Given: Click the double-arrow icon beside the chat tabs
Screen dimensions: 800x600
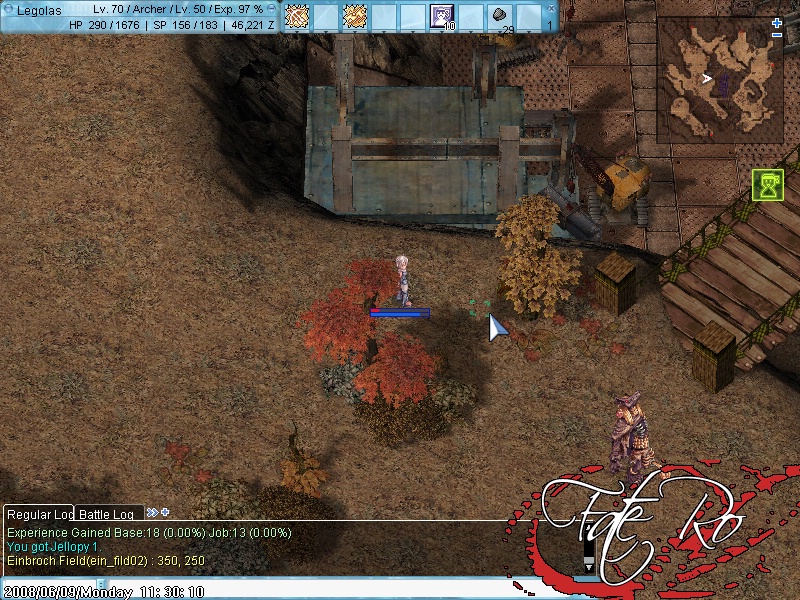Looking at the screenshot, I should [x=152, y=513].
